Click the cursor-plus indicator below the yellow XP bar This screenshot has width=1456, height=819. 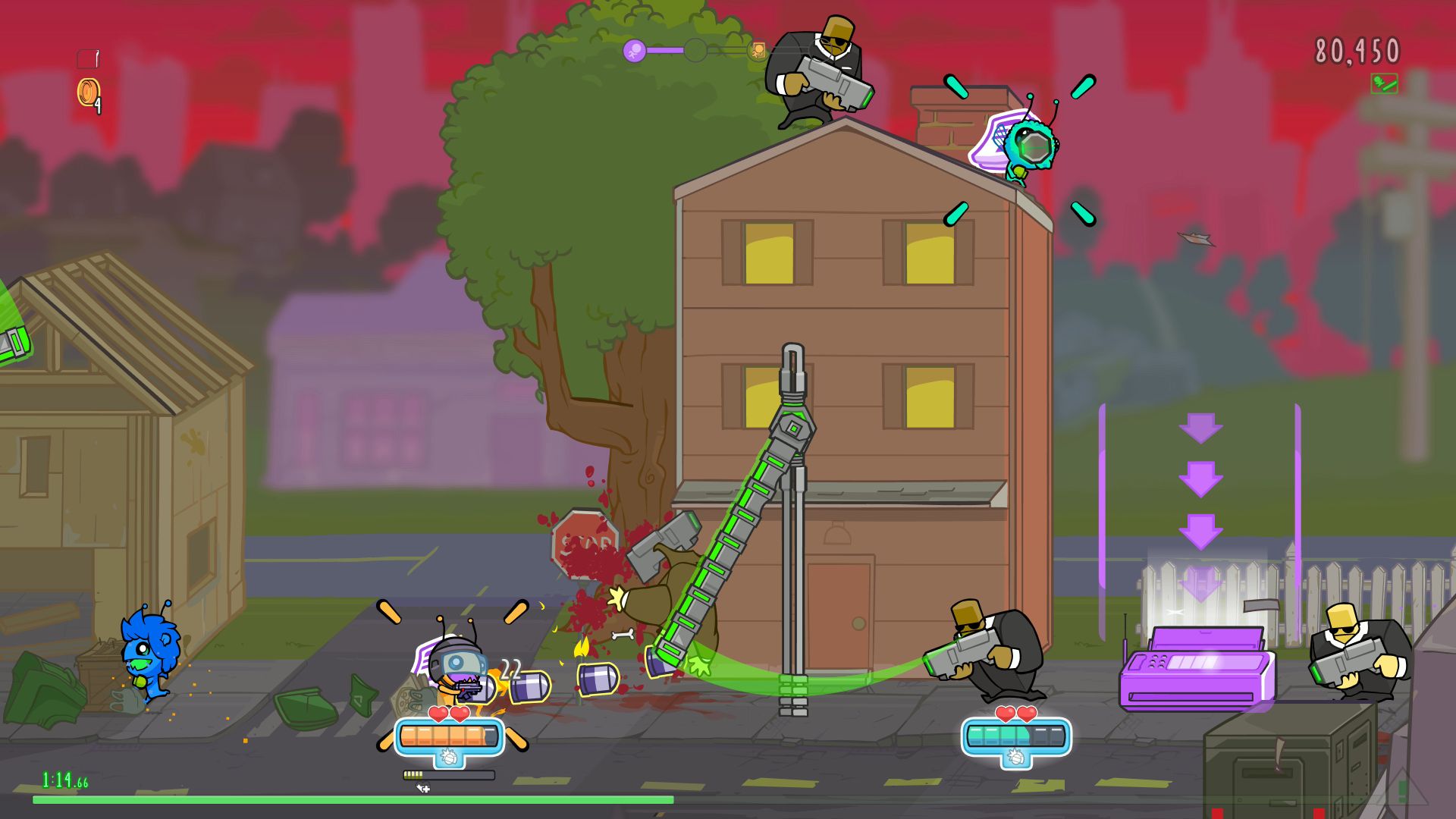coord(423,789)
